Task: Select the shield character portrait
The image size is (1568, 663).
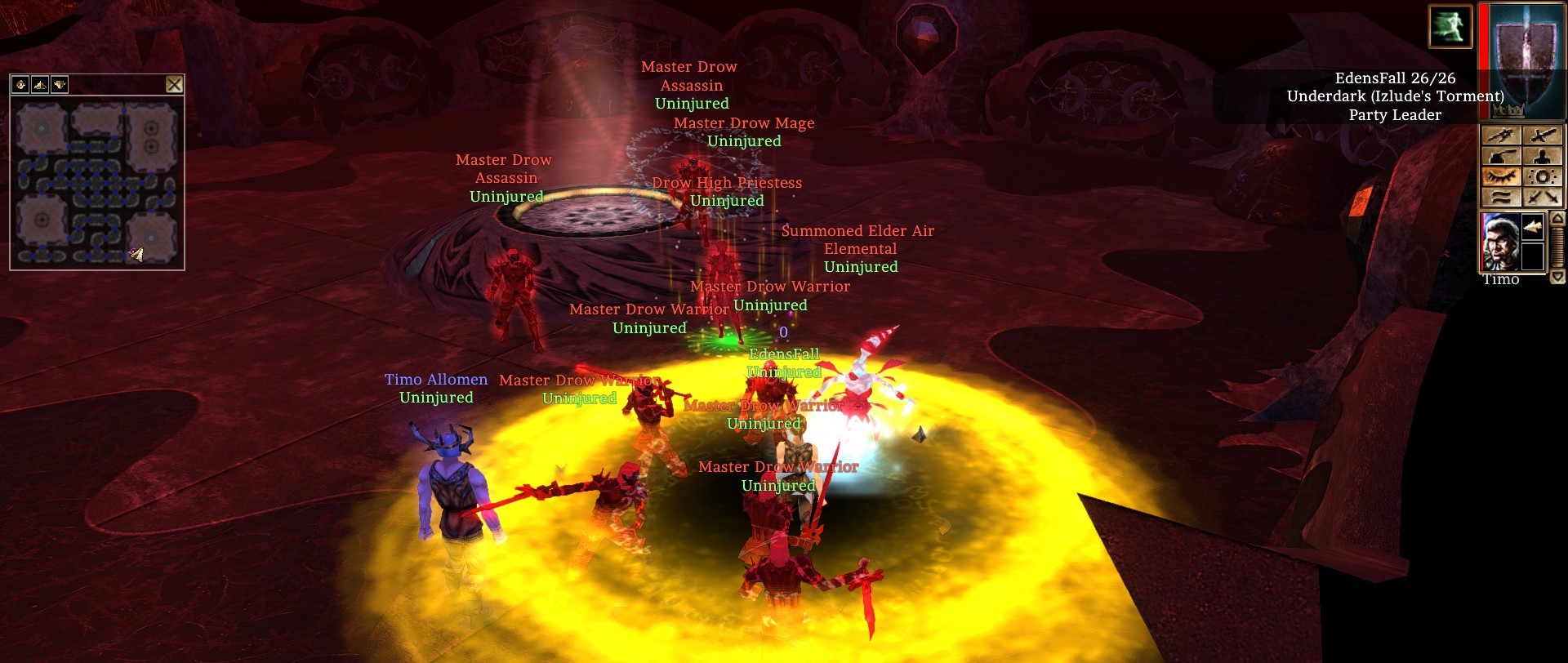Action: (1521, 61)
